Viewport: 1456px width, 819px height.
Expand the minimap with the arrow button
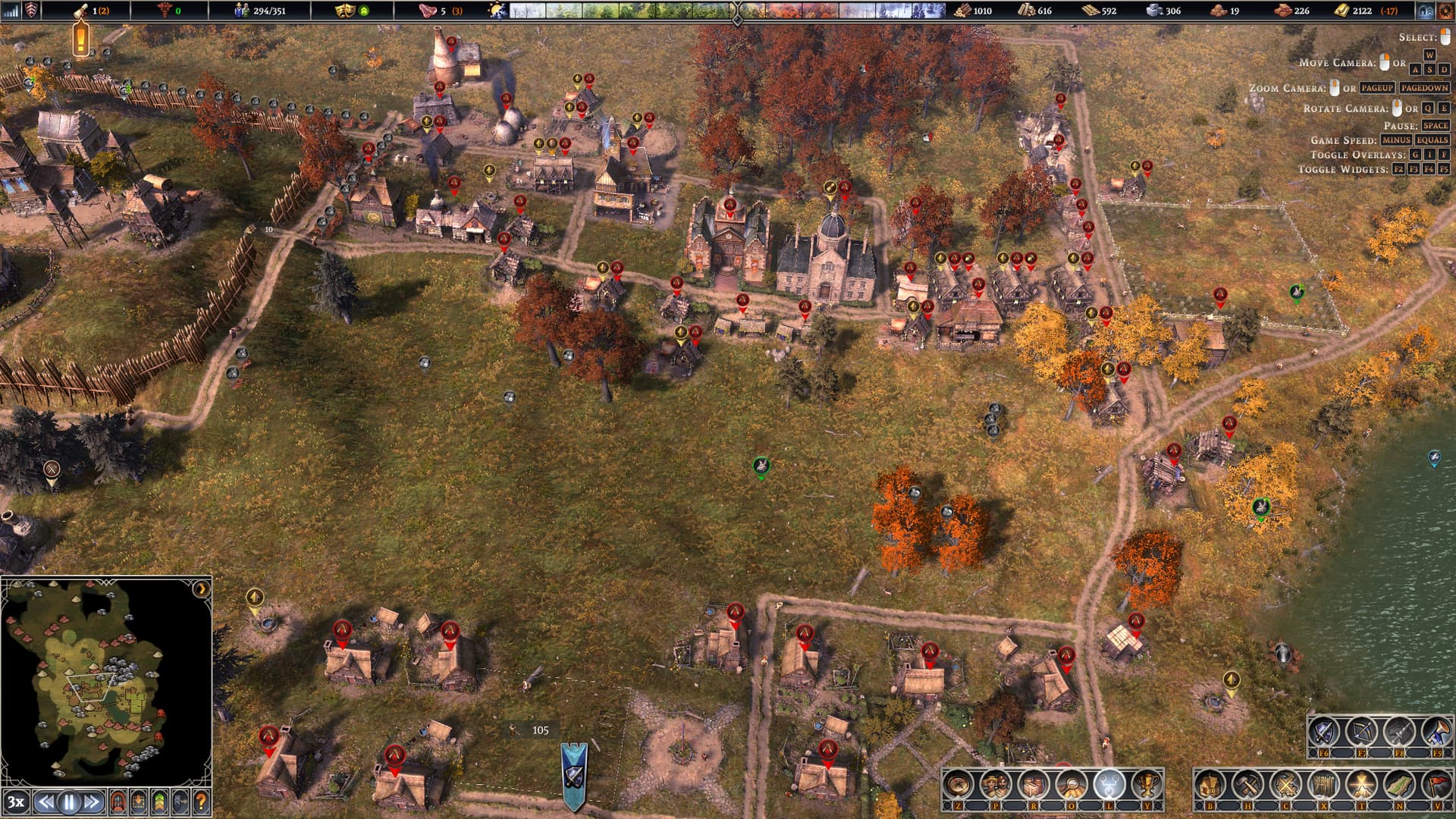pyautogui.click(x=202, y=589)
